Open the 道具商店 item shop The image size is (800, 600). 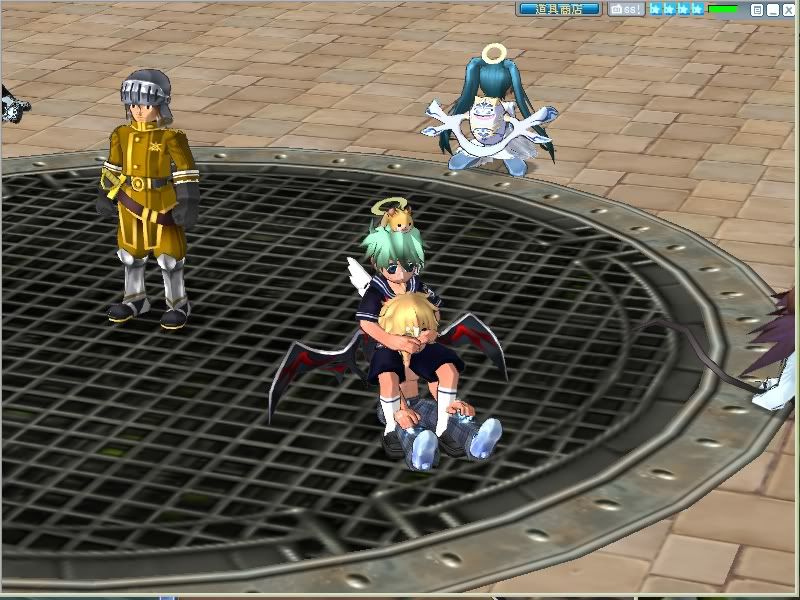tap(559, 9)
